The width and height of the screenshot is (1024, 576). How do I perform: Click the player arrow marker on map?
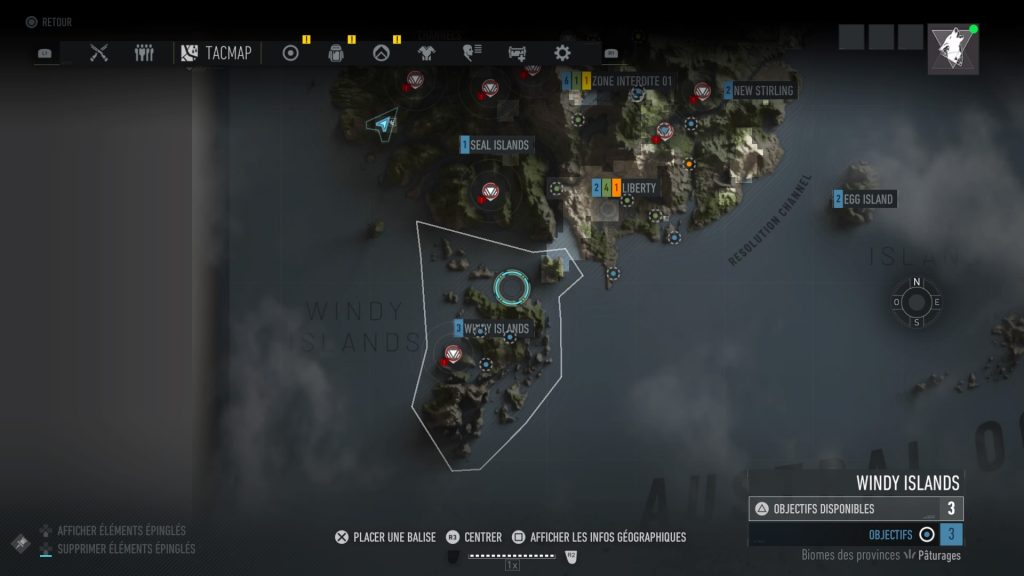381,124
